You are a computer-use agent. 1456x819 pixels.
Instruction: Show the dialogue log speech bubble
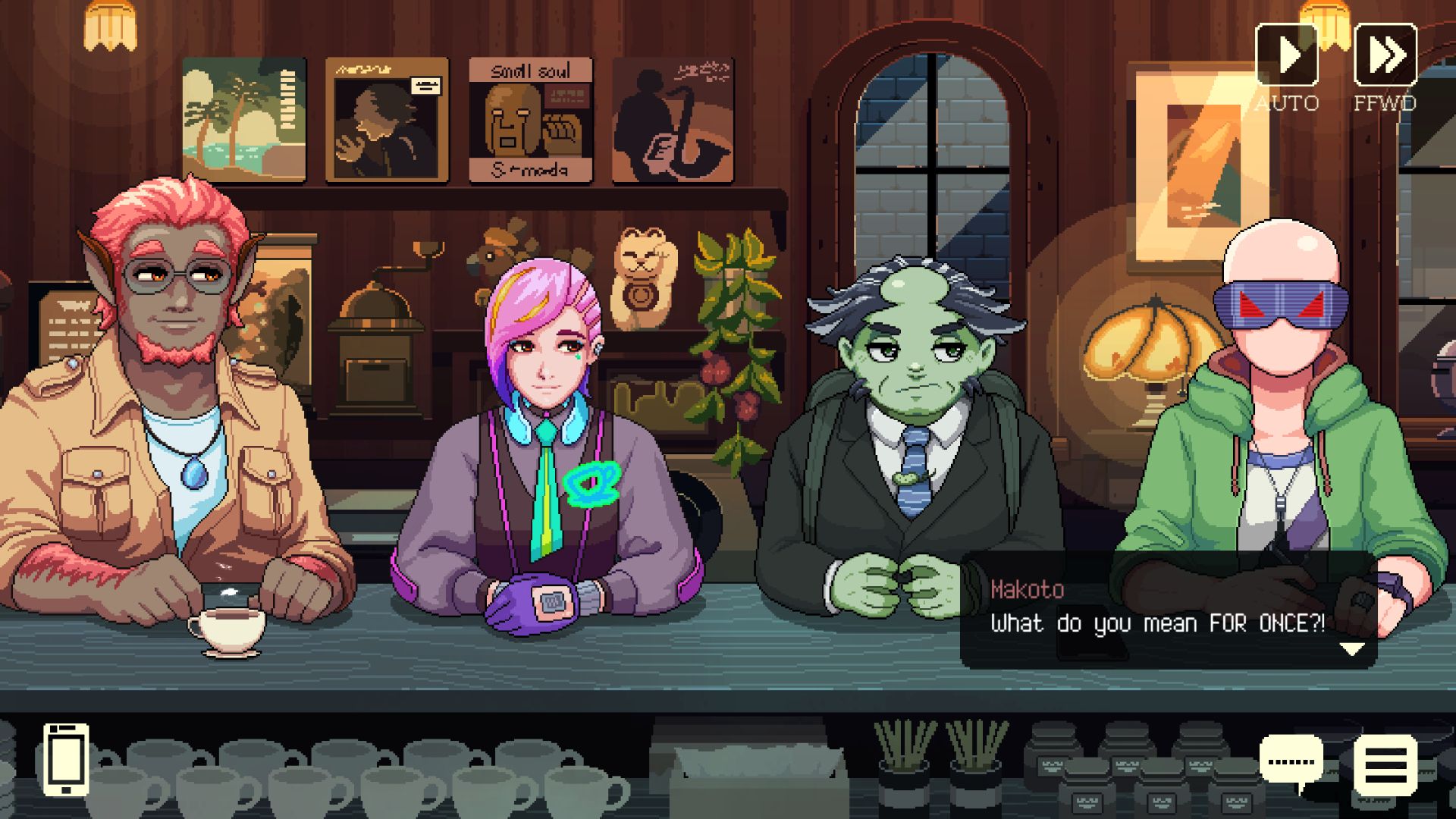pyautogui.click(x=1291, y=761)
